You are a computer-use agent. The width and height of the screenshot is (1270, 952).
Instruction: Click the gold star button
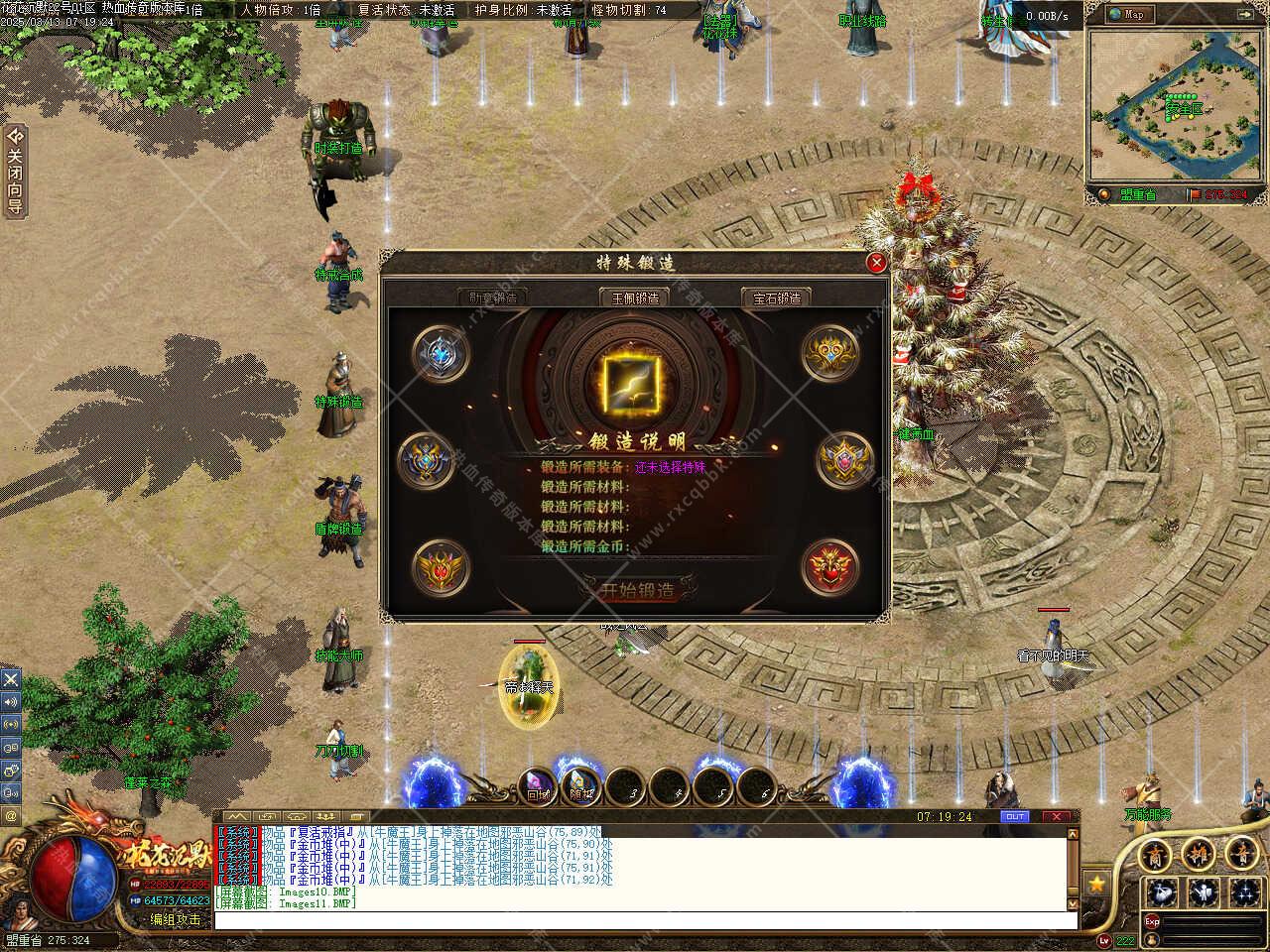pos(1096,883)
